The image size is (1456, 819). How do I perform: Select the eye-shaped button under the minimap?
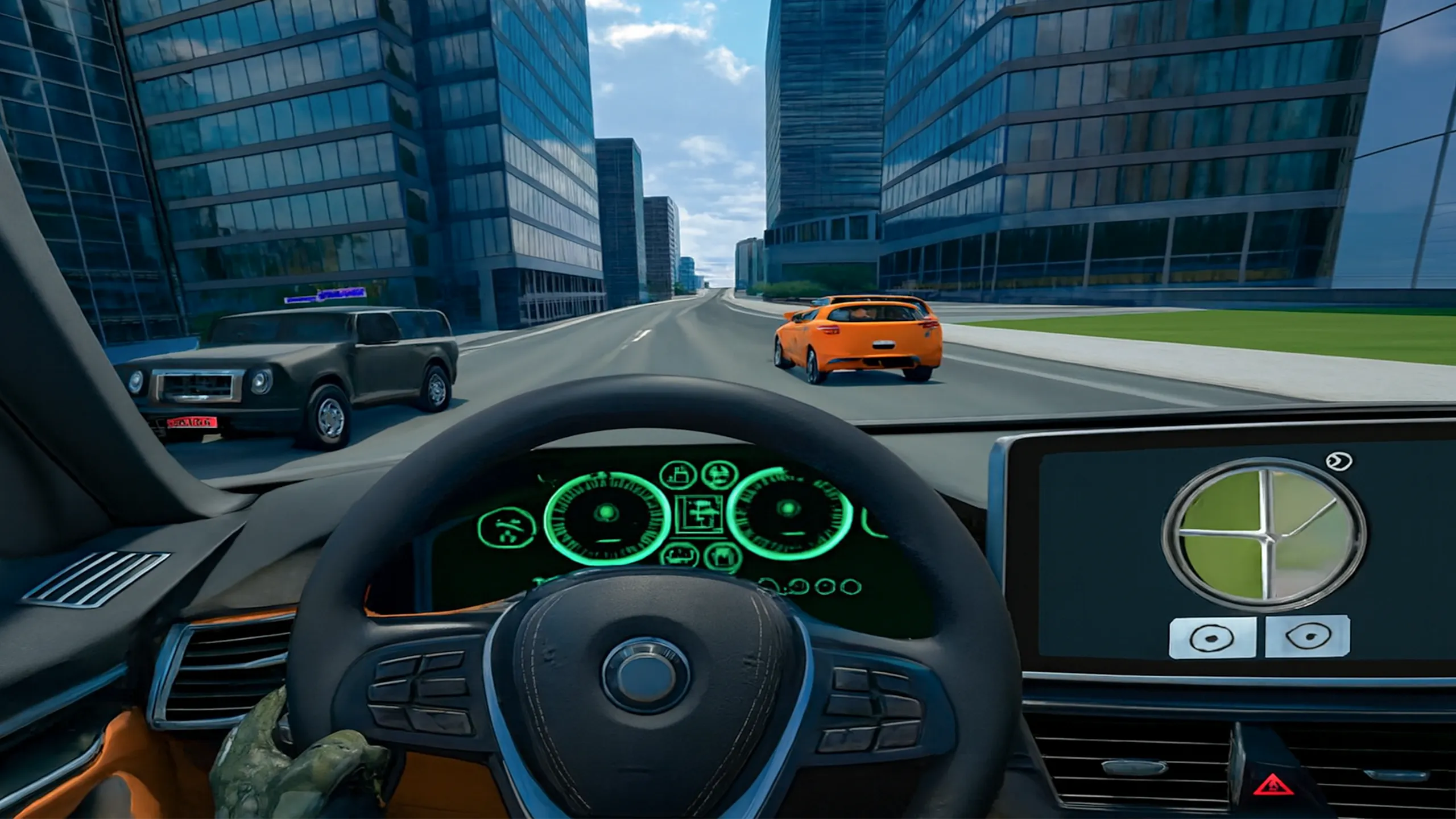tap(1307, 636)
